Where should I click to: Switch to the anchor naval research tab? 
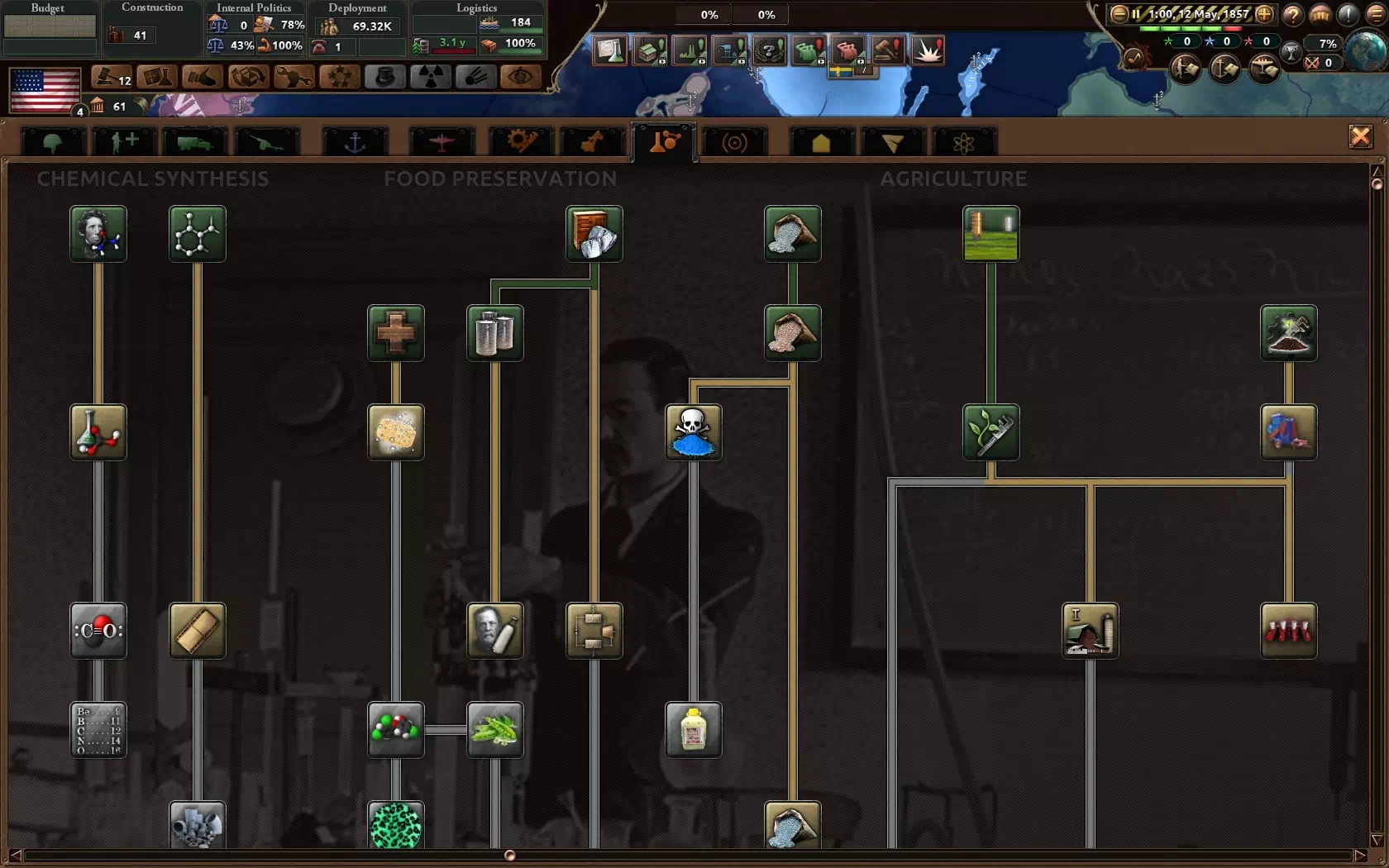point(355,142)
